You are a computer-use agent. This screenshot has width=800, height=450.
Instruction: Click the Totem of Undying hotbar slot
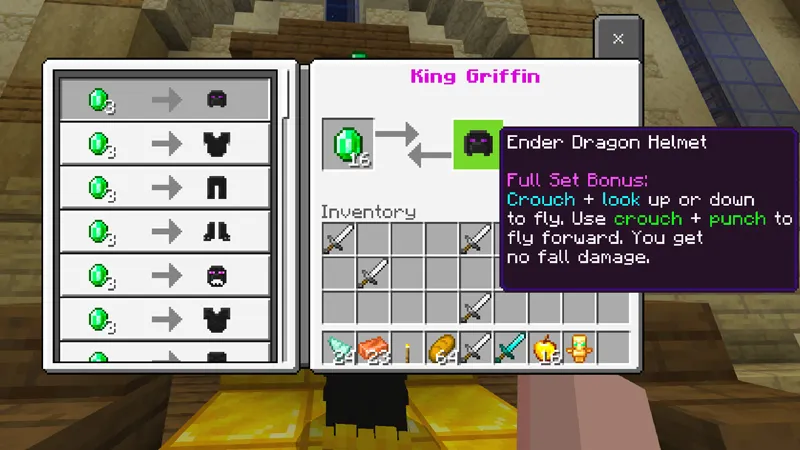point(578,348)
